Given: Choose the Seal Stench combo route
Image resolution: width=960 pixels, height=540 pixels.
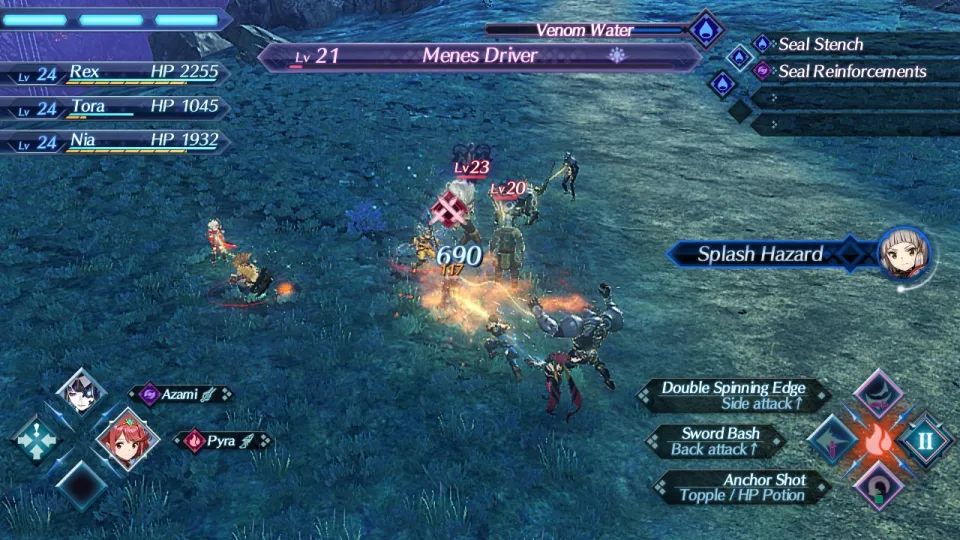Looking at the screenshot, I should pos(820,44).
